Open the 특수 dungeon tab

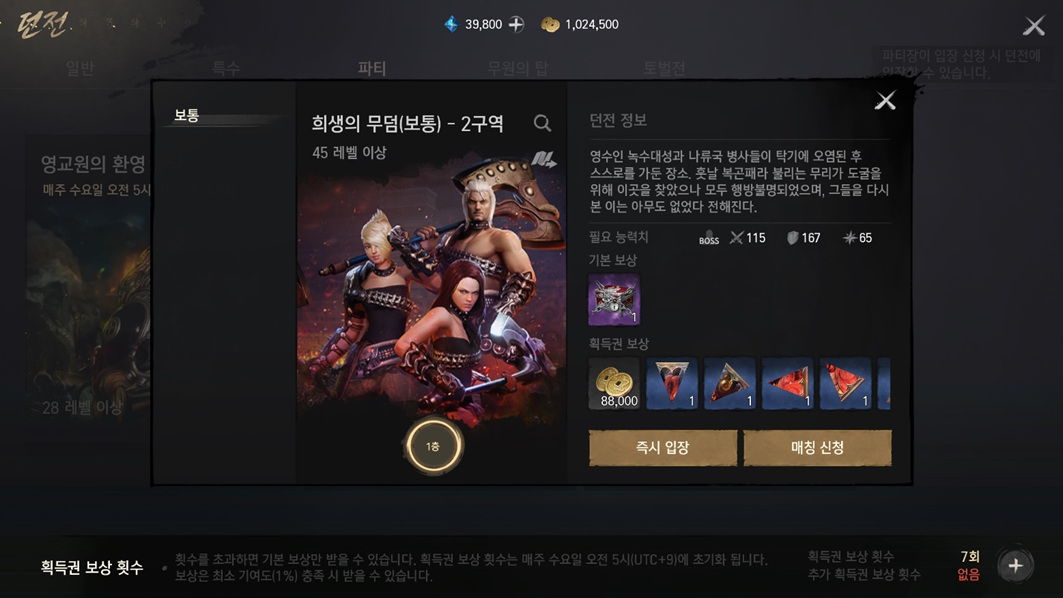(226, 68)
